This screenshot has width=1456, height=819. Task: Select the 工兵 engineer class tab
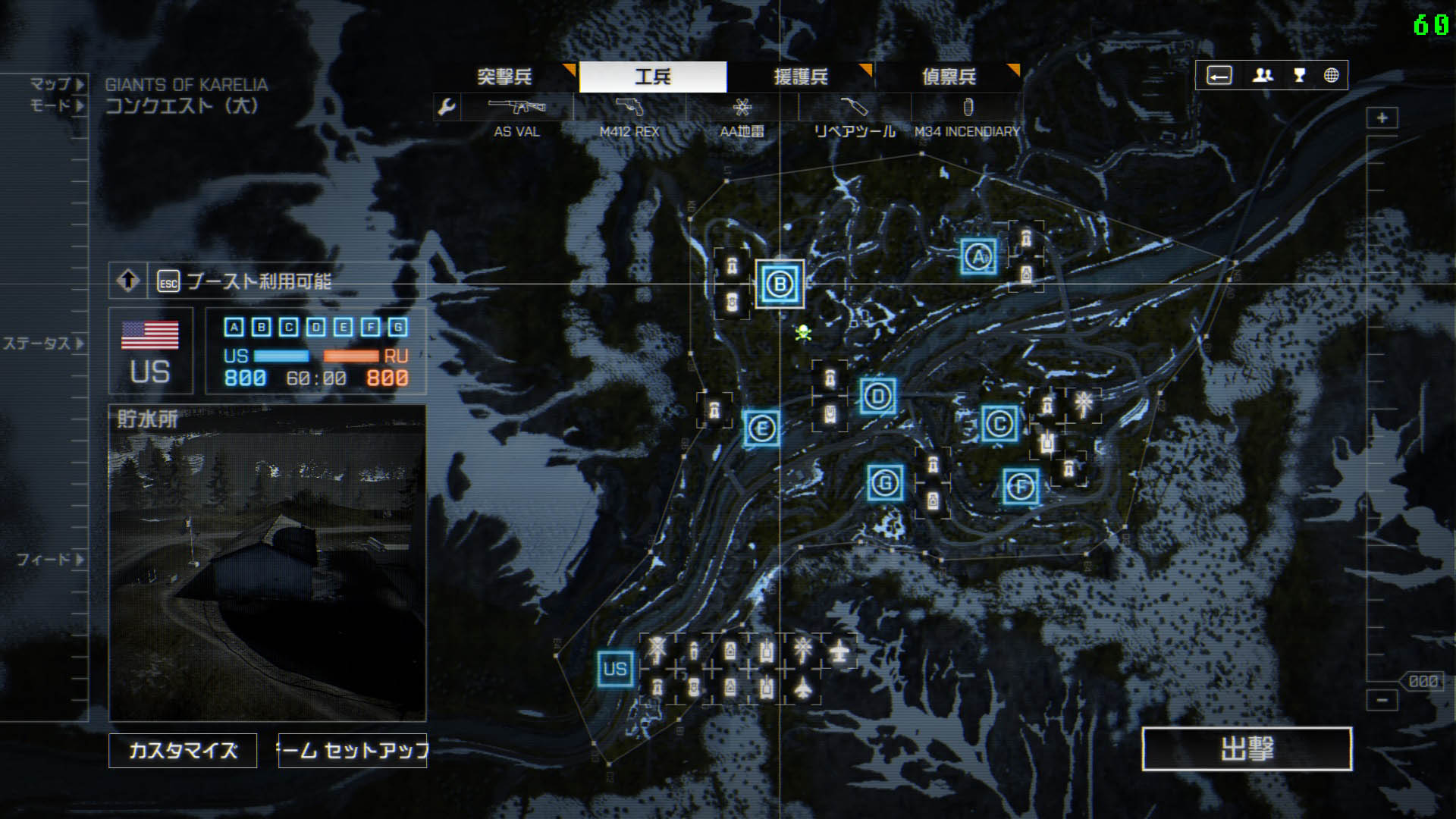click(653, 77)
